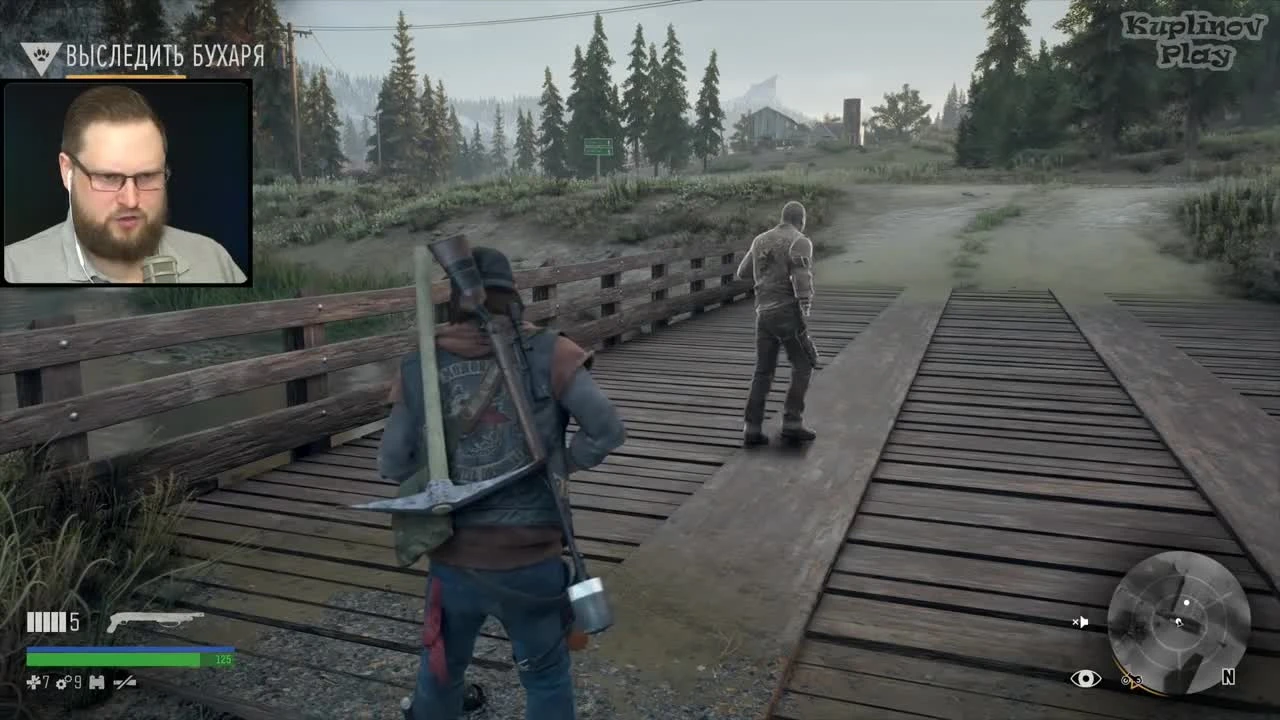Unmute the crossed-out speaker icon

[1081, 622]
